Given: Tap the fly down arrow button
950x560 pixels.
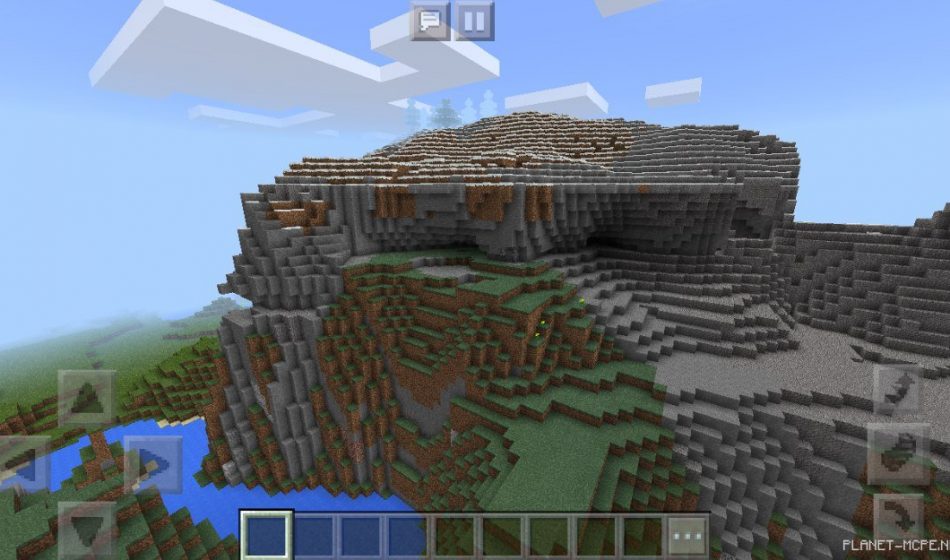Looking at the screenshot, I should tap(898, 518).
